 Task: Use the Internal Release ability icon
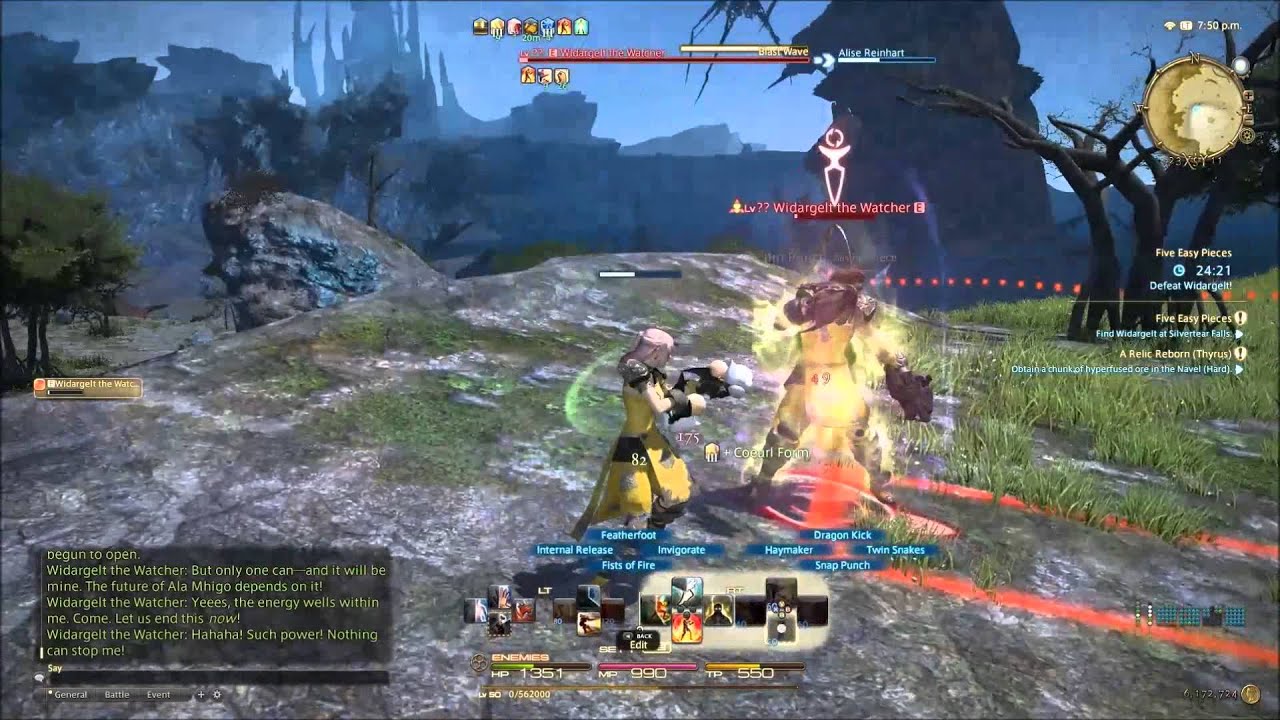[657, 606]
